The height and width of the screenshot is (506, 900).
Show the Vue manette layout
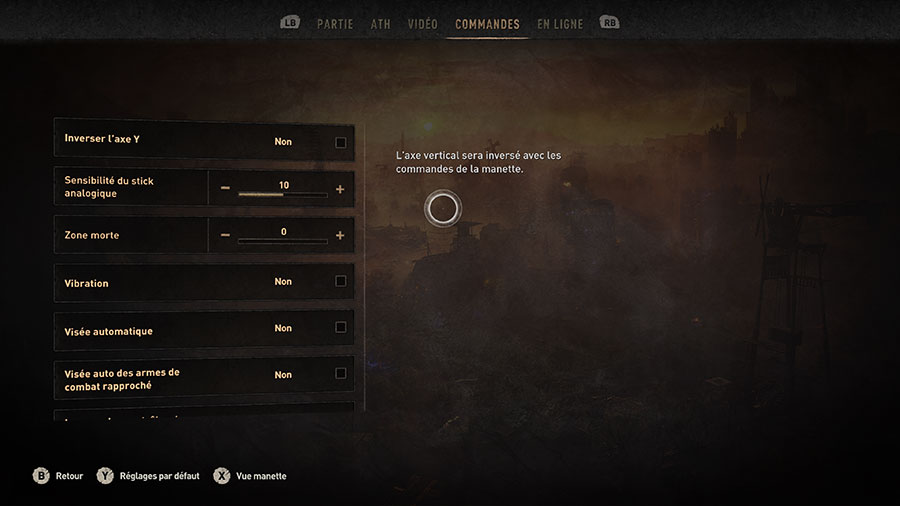tap(251, 476)
